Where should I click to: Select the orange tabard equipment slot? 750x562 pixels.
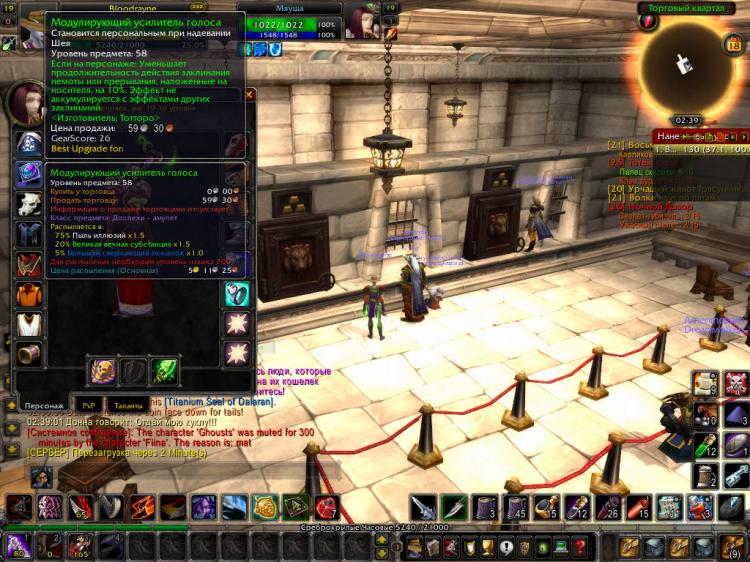pyautogui.click(x=29, y=295)
